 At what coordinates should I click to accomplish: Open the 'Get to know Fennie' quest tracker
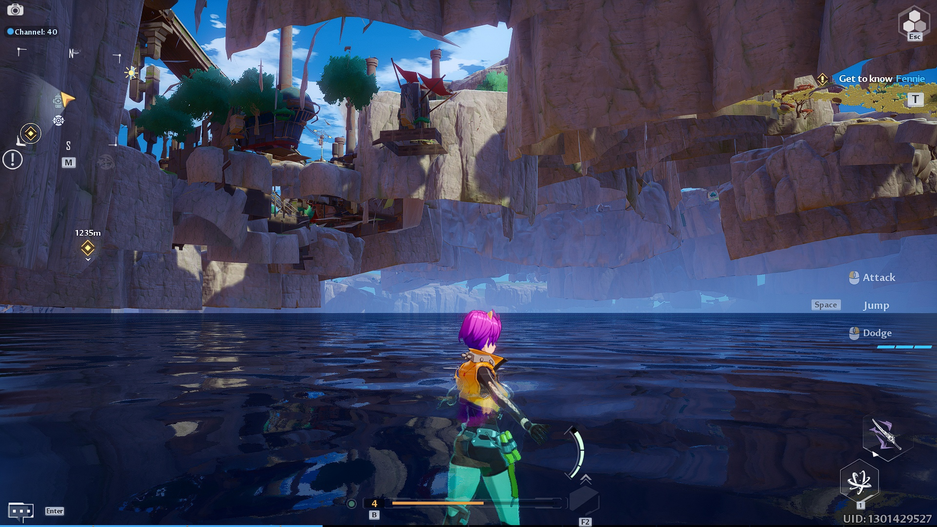tap(880, 79)
